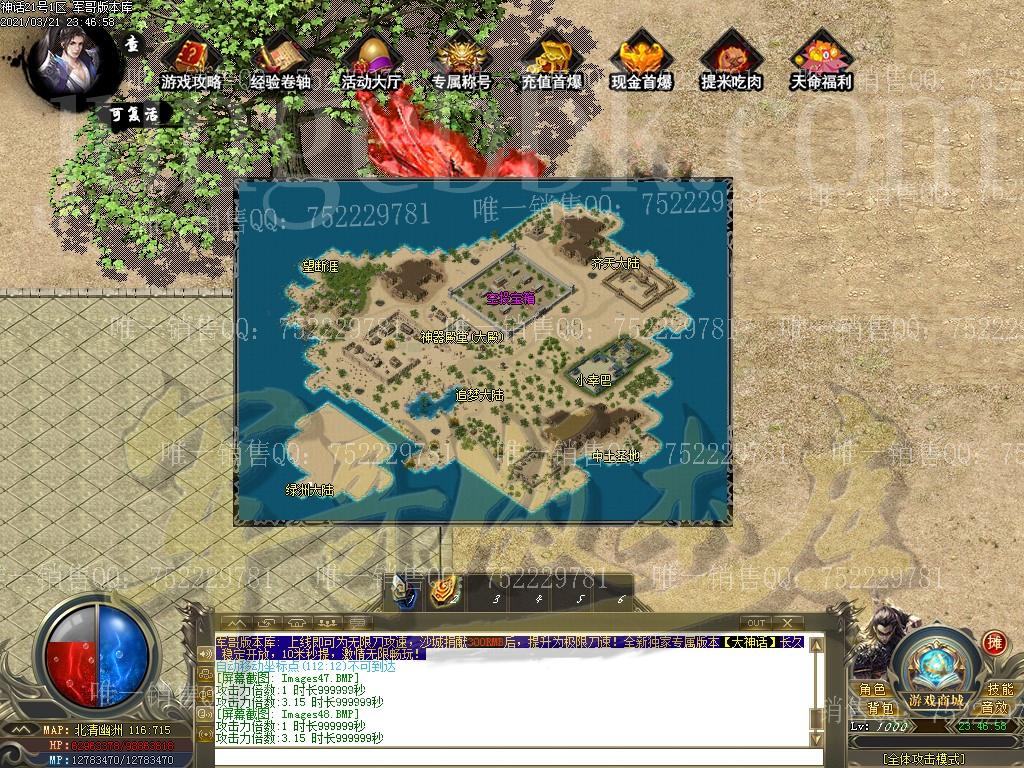The height and width of the screenshot is (768, 1024).
Task: Open the 技能 skills panel
Action: [x=1000, y=690]
